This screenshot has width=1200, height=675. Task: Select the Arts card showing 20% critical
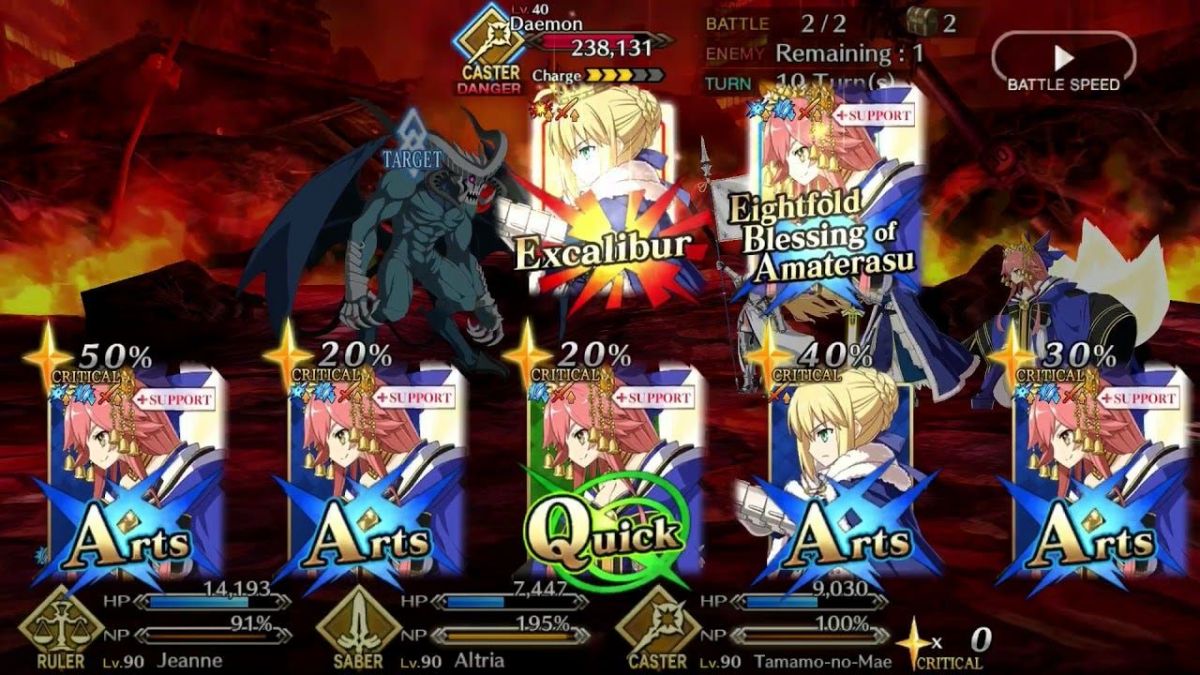(x=375, y=470)
